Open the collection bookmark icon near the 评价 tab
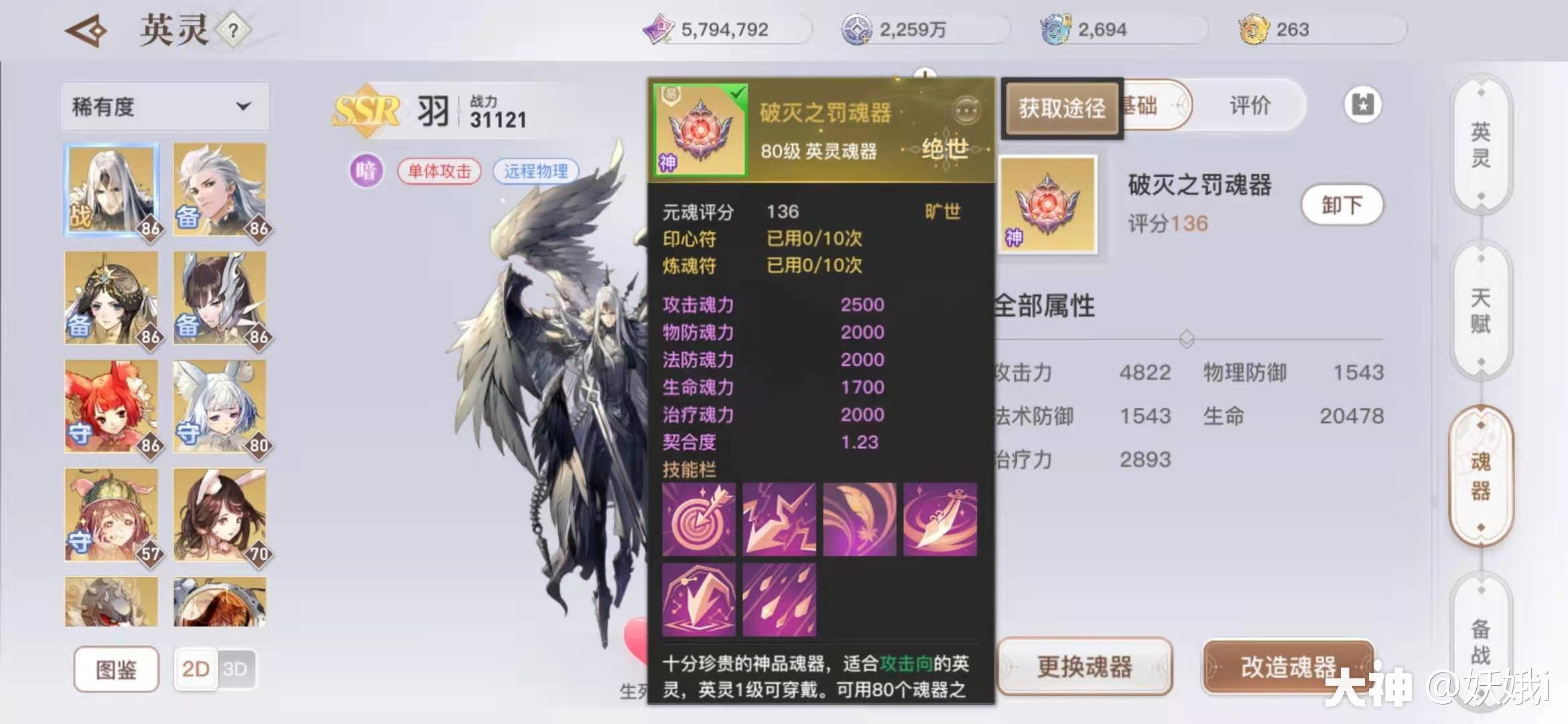Image resolution: width=1568 pixels, height=724 pixels. pos(1362,105)
